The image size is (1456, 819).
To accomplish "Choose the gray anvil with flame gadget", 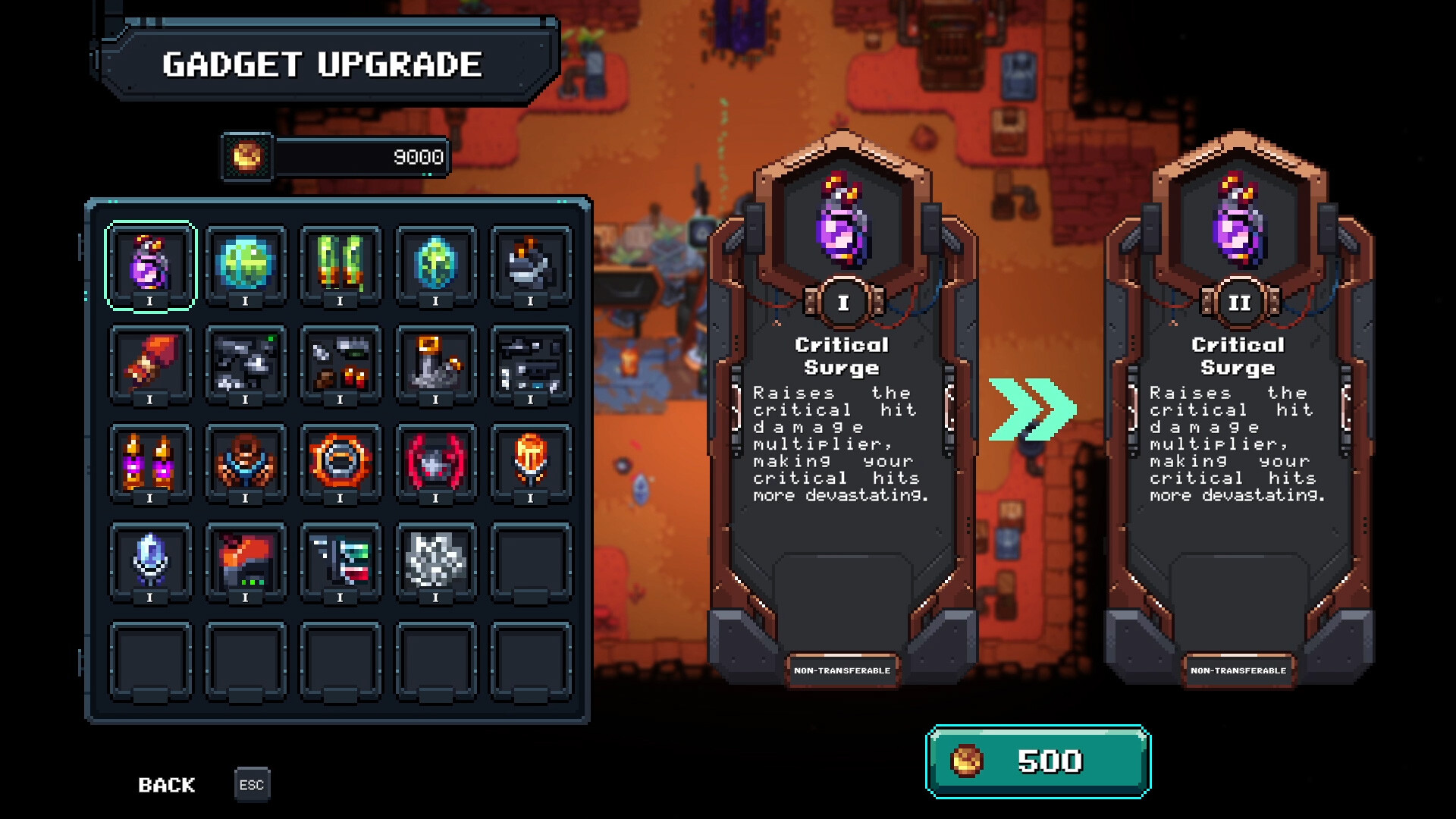I will point(530,265).
